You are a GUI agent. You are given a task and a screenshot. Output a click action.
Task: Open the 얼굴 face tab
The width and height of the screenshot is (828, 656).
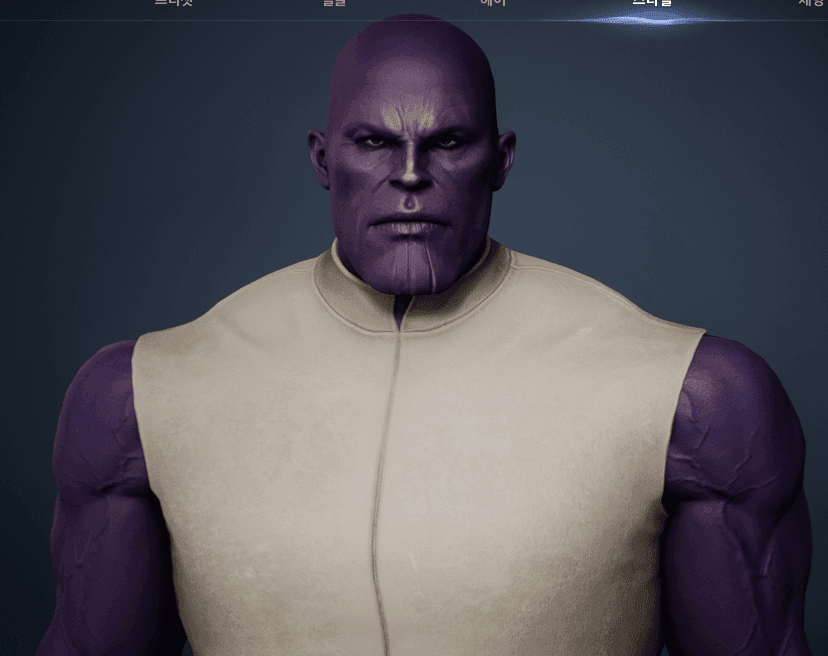point(334,4)
